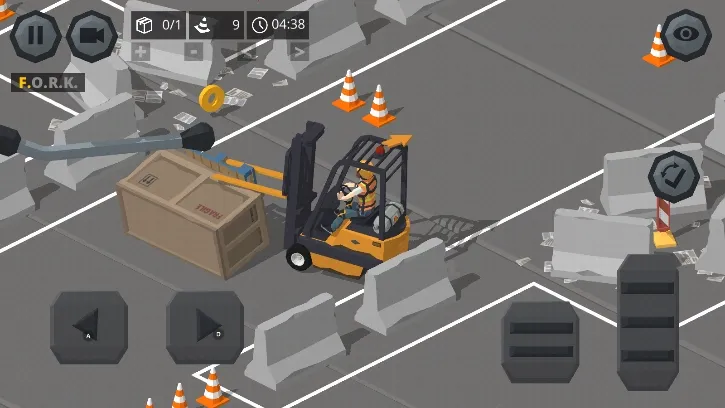Viewport: 725px width, 408px height.
Task: Tap the circular checkmark action button
Action: pyautogui.click(x=673, y=176)
